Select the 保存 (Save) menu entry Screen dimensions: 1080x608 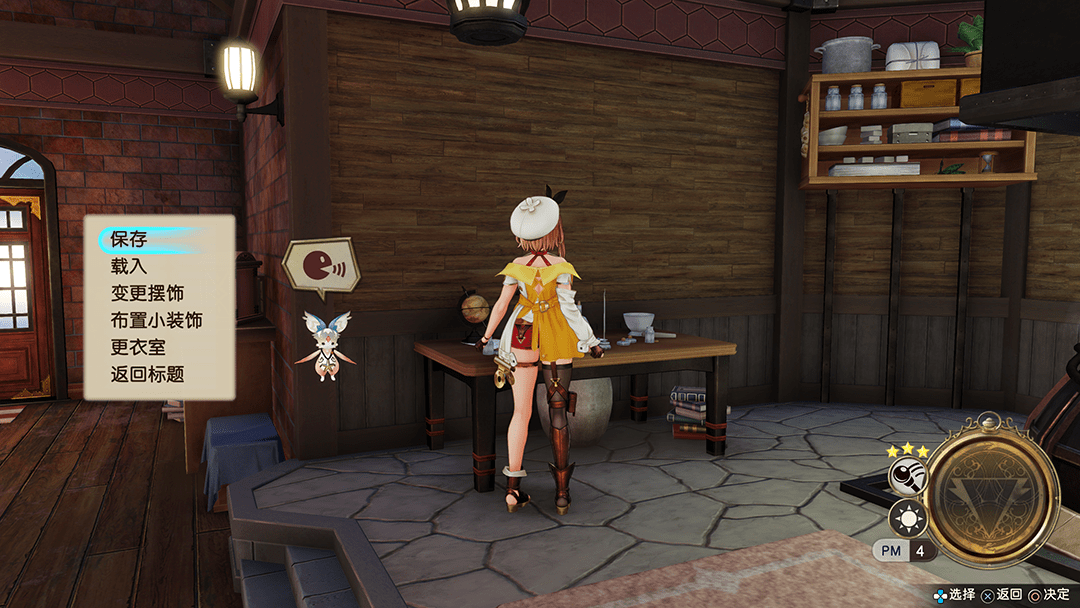click(130, 240)
